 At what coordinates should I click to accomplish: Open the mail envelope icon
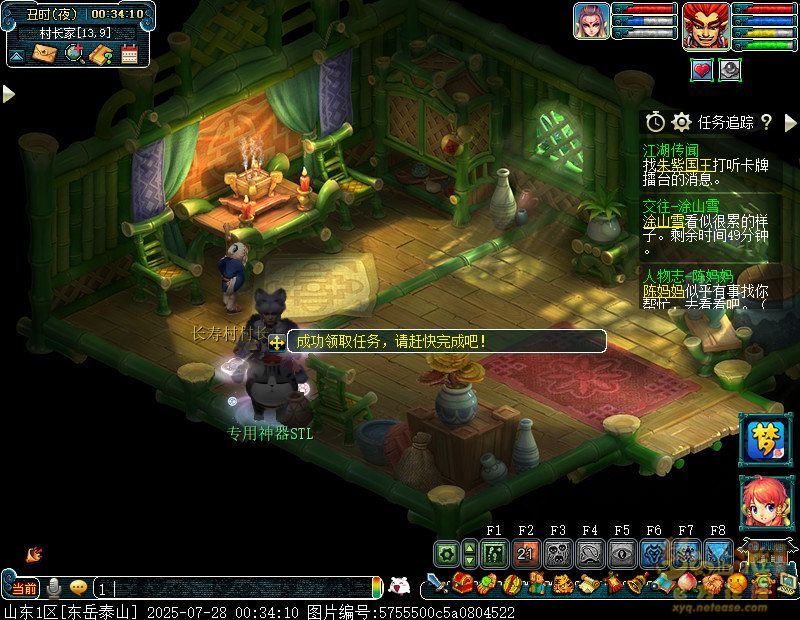(45, 54)
